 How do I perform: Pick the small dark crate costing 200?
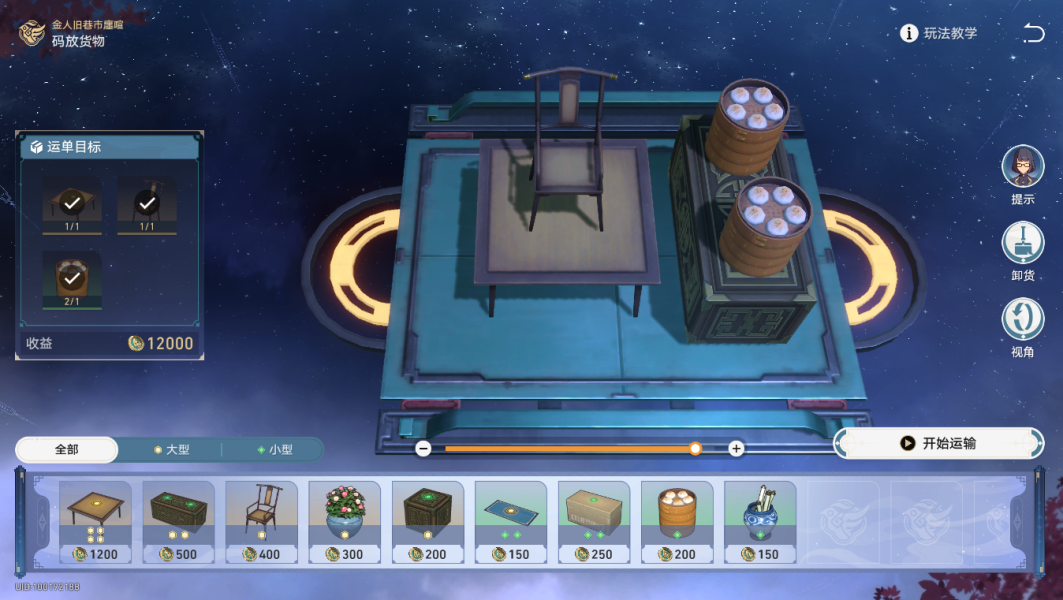(427, 521)
